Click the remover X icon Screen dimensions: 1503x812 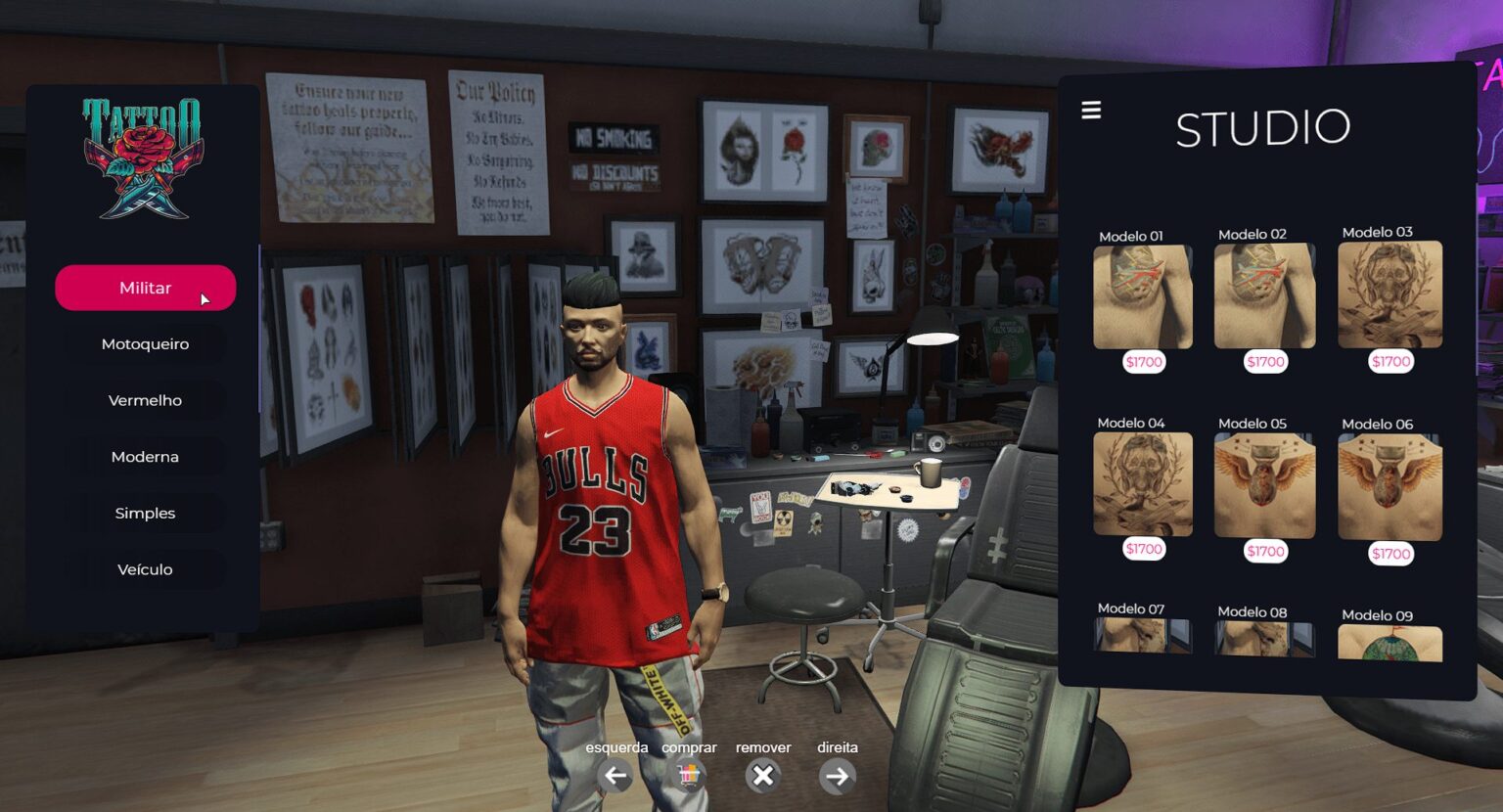(x=762, y=776)
